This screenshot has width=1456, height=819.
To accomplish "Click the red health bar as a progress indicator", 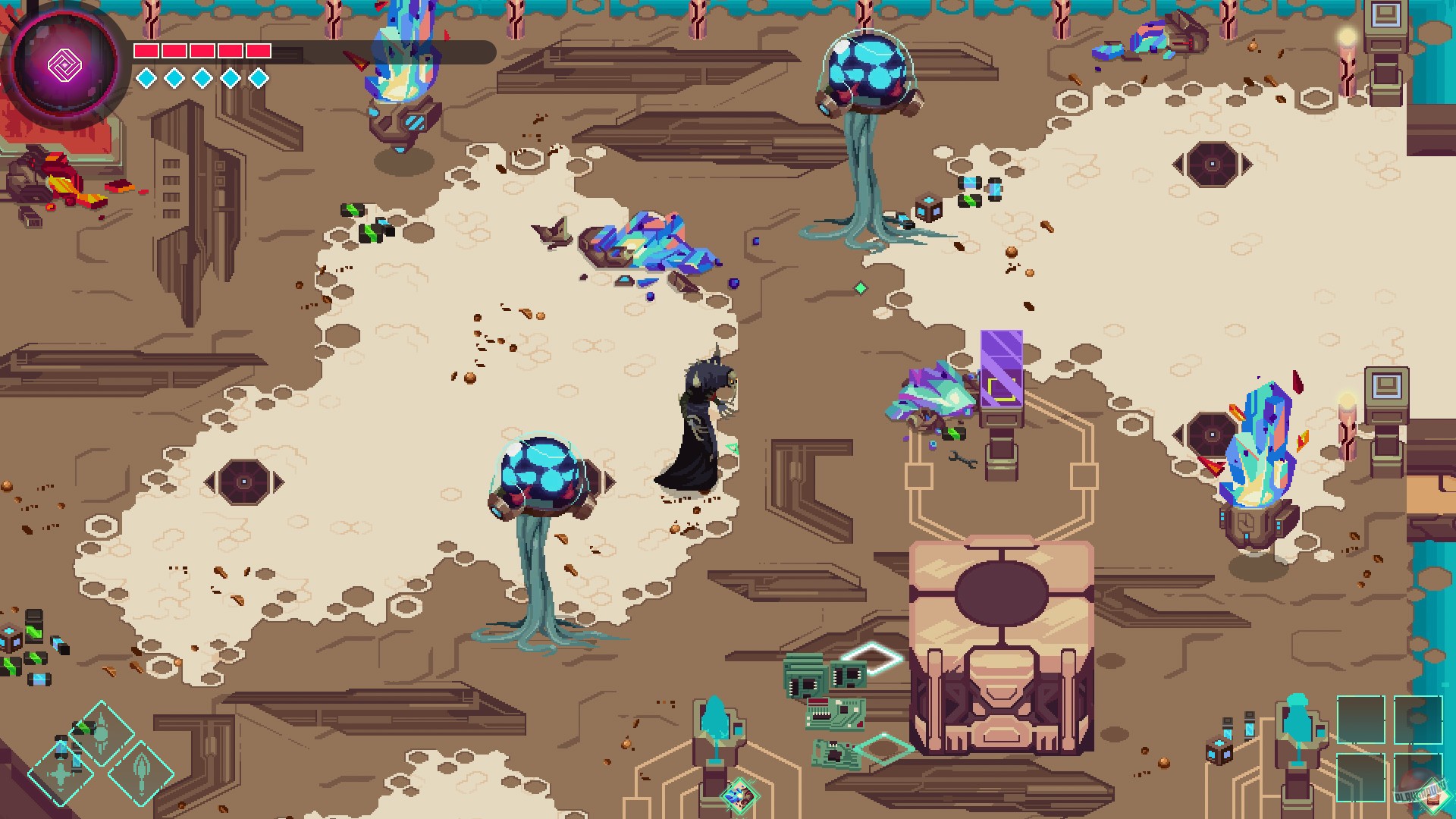I will (202, 50).
